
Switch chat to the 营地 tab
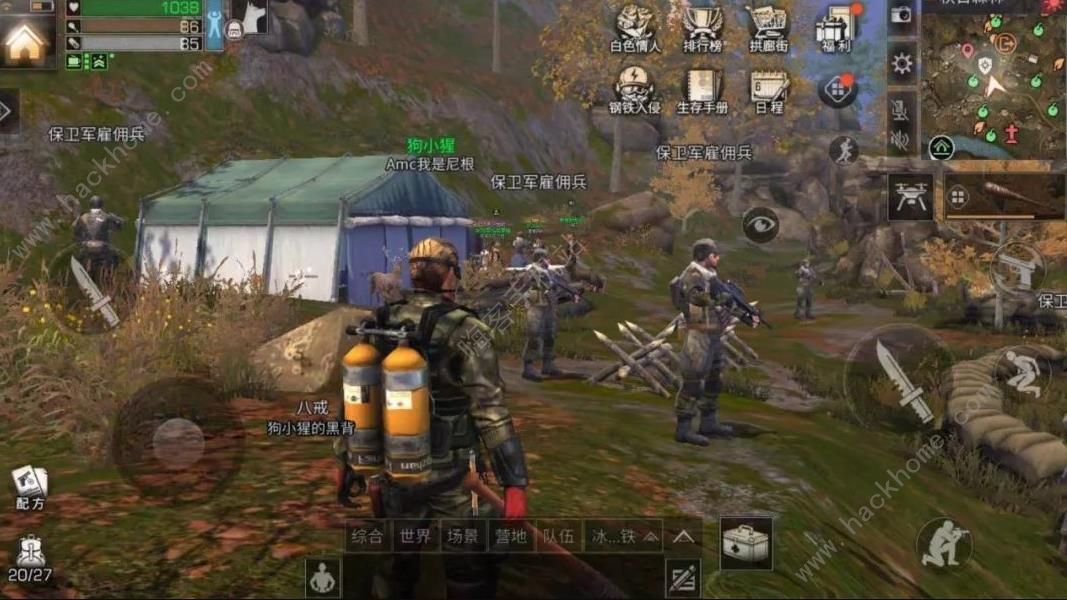coord(510,536)
